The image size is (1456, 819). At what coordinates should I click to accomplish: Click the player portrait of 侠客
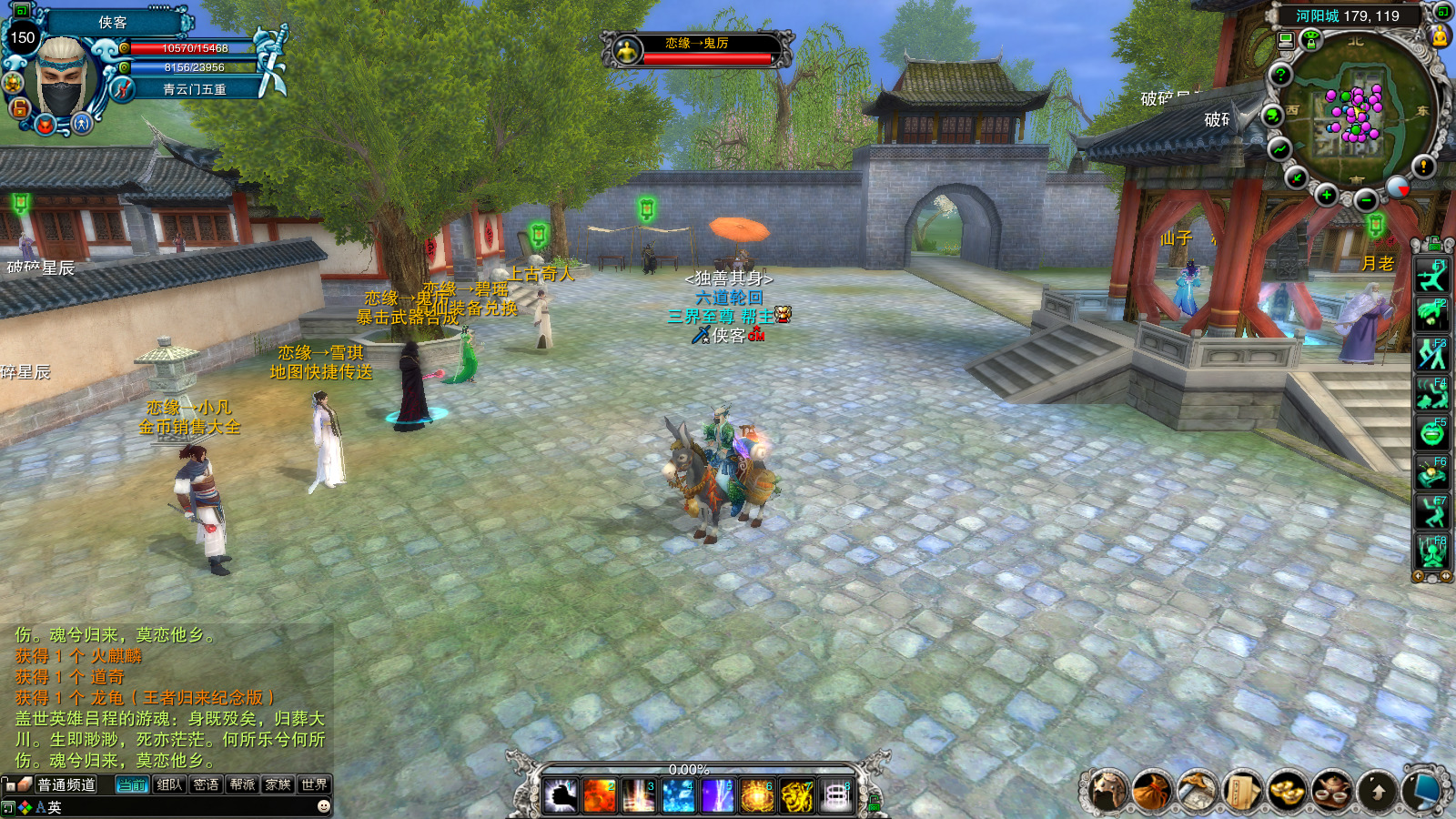64,77
